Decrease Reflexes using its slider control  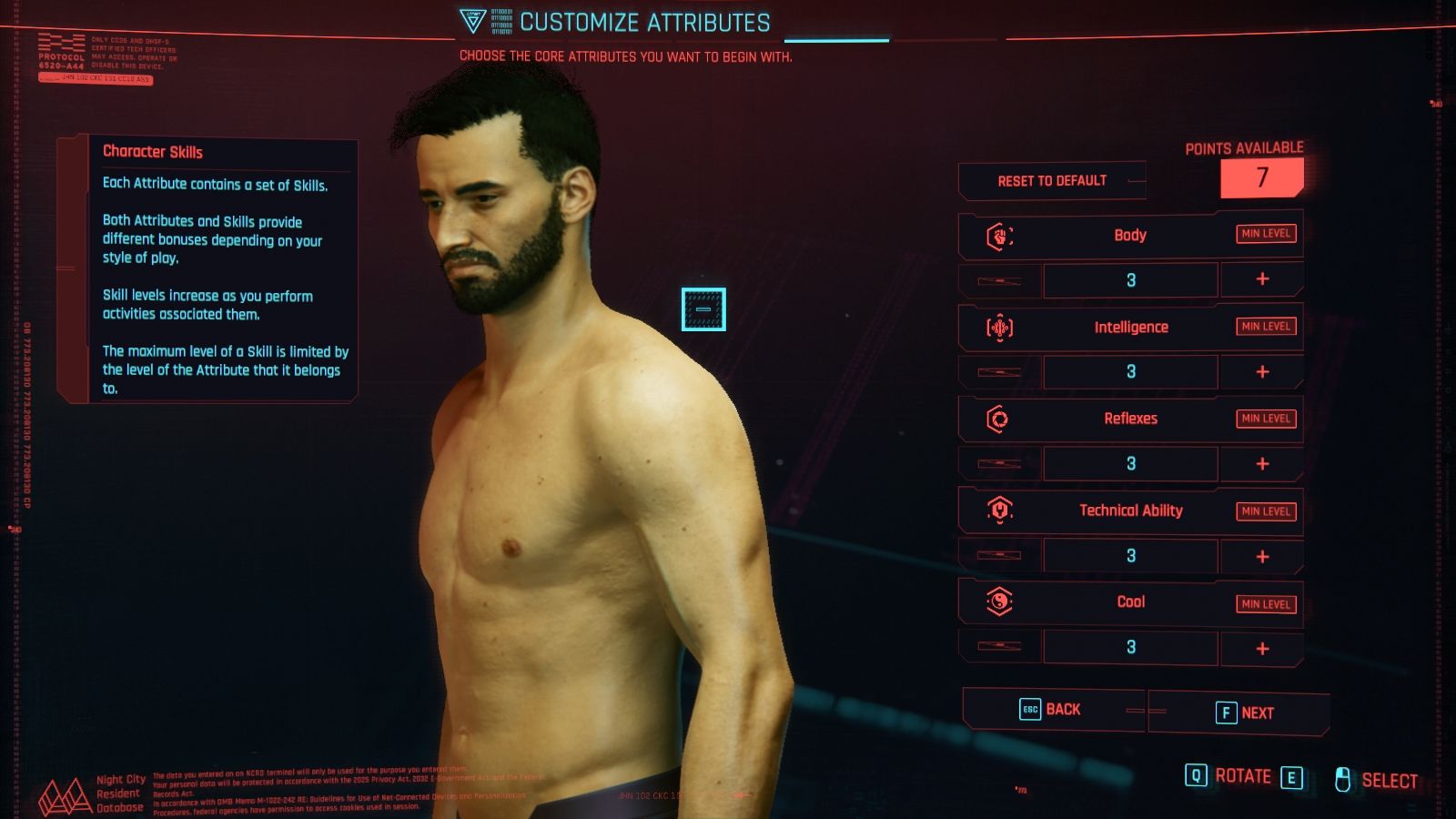pyautogui.click(x=997, y=463)
